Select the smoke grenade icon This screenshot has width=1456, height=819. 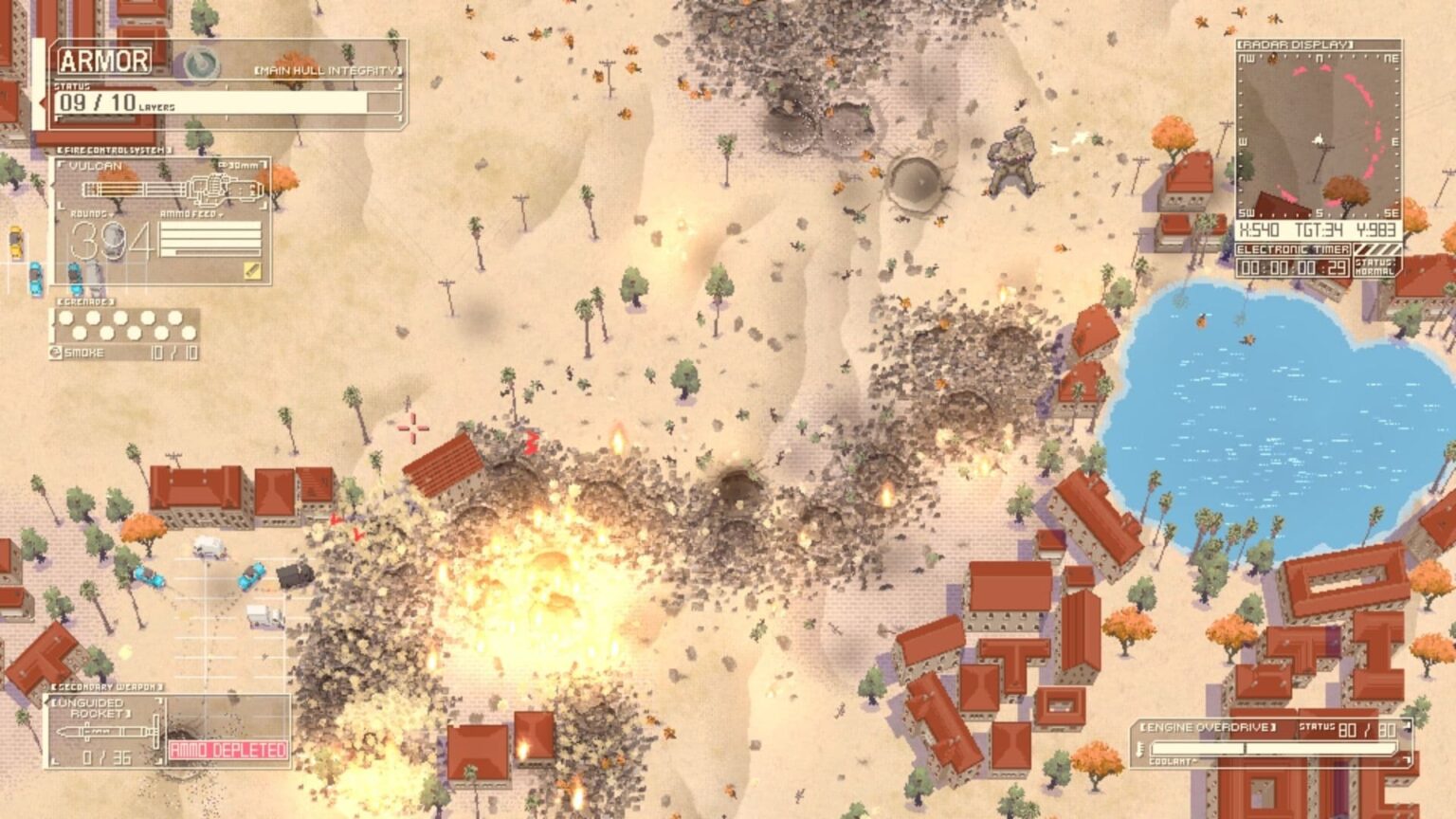(x=57, y=351)
